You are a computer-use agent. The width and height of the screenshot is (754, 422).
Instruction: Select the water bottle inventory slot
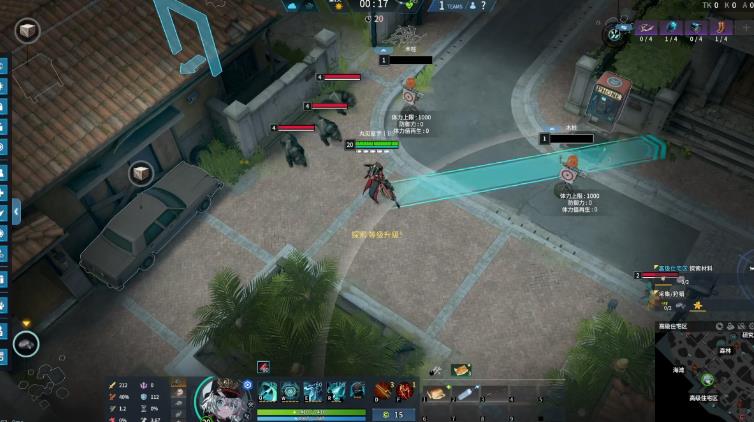pyautogui.click(x=467, y=394)
